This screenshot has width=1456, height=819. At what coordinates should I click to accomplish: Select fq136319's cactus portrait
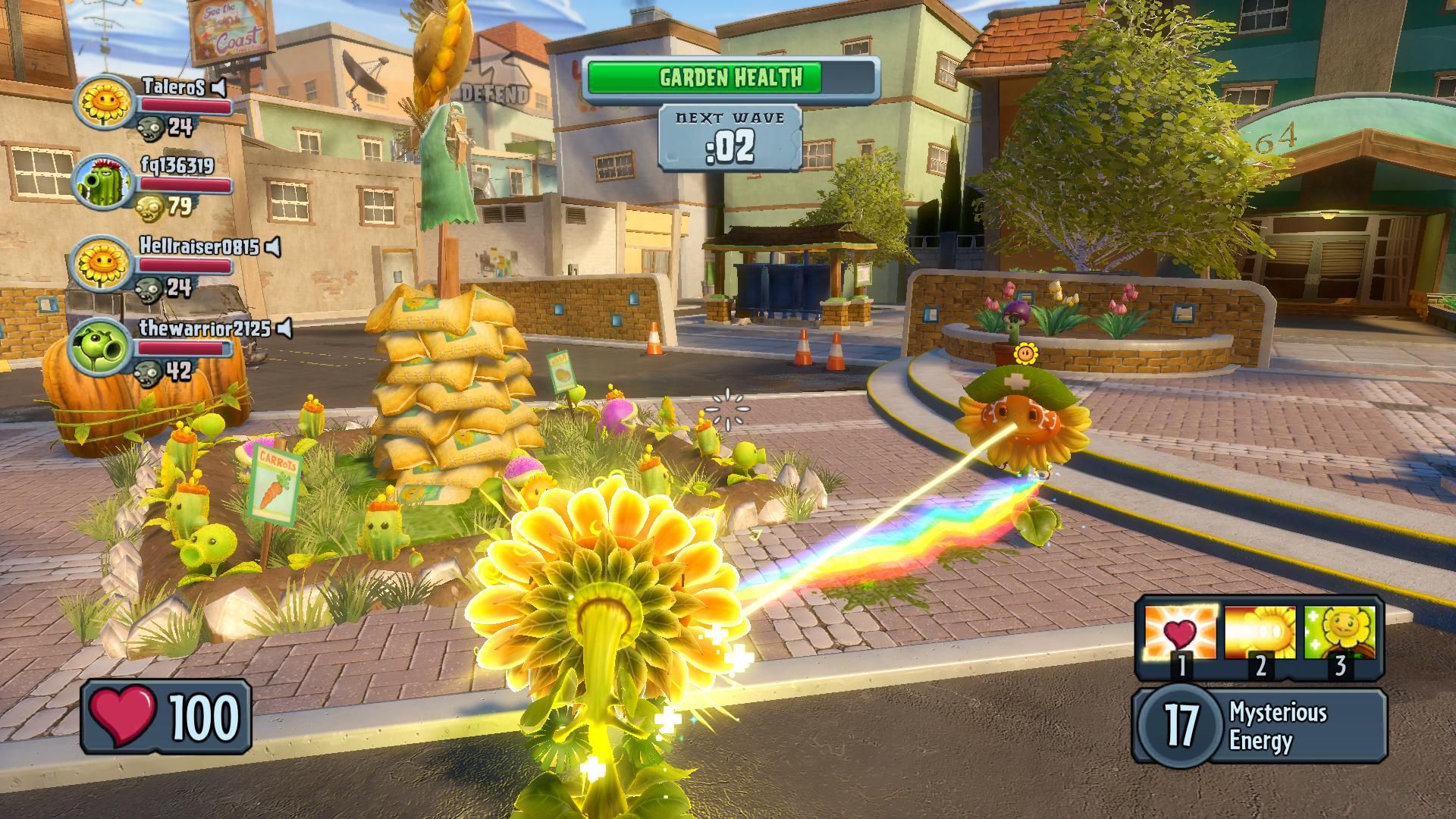pos(104,183)
